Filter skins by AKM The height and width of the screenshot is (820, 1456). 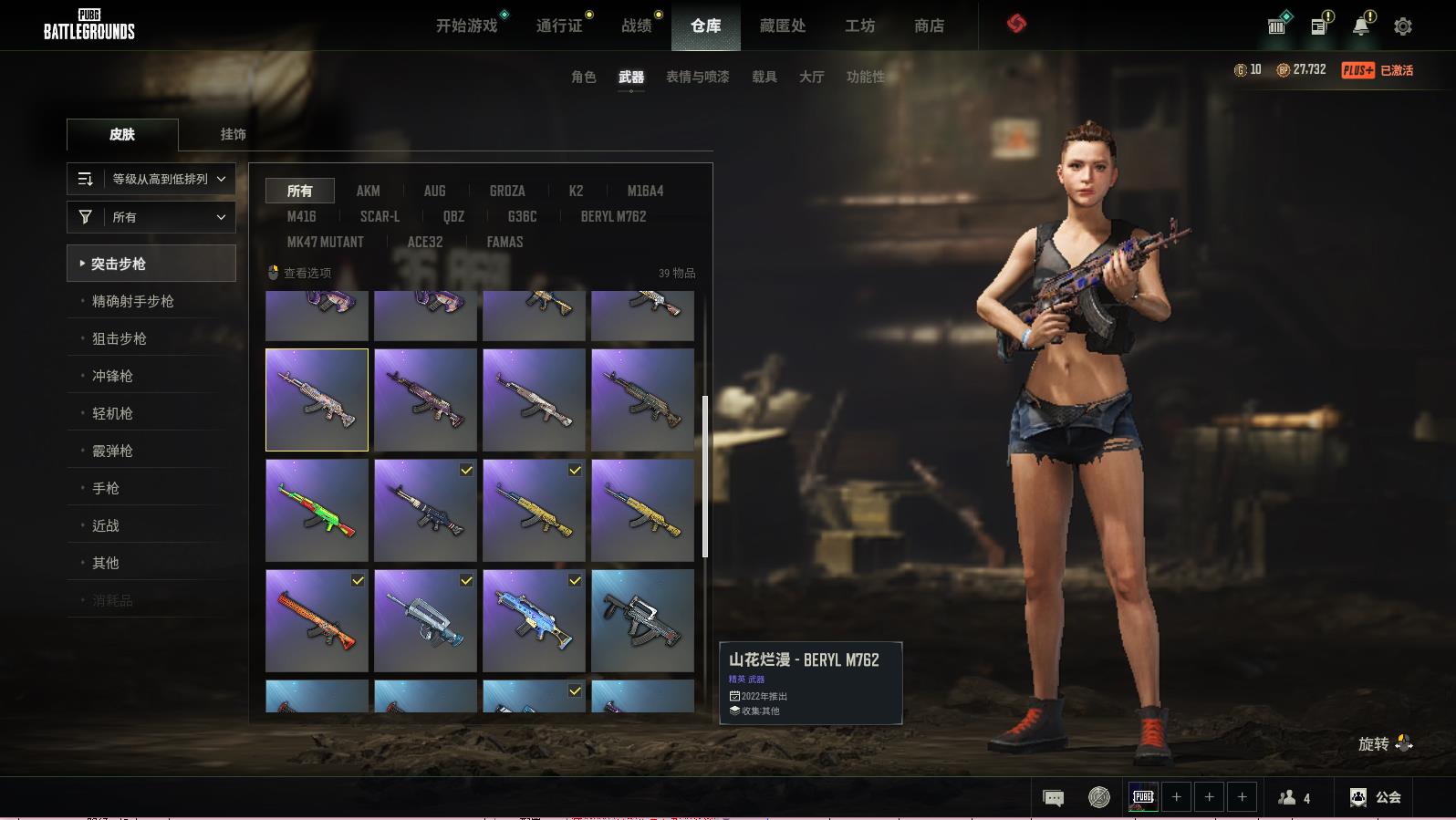[x=368, y=191]
